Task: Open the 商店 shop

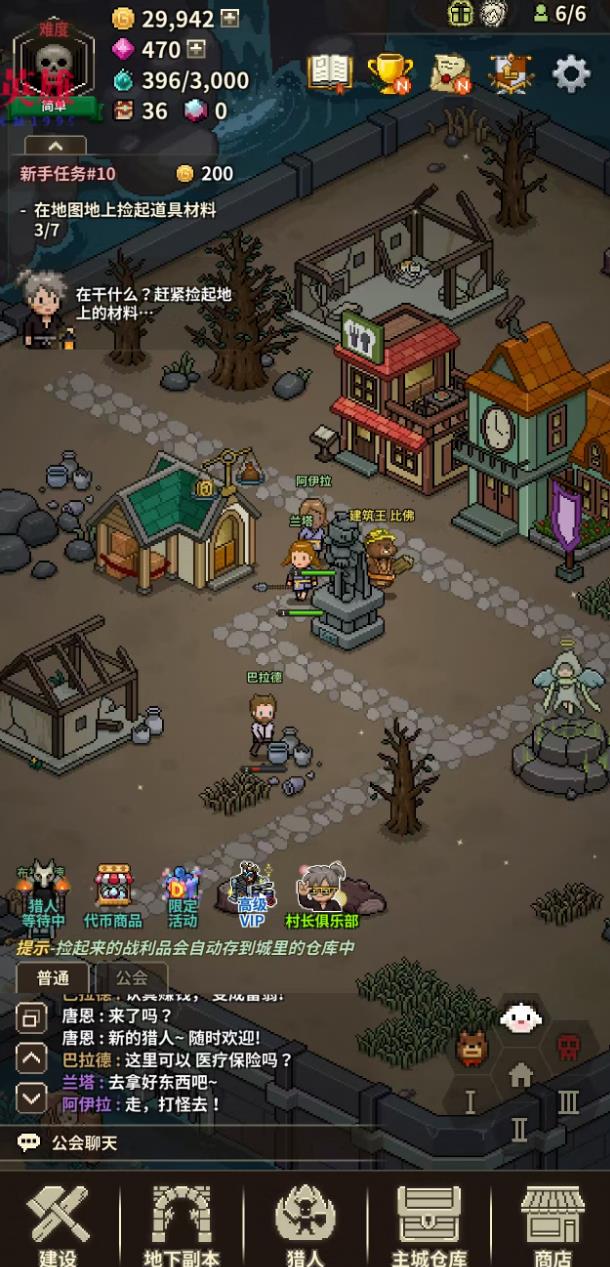Action: [x=552, y=1223]
